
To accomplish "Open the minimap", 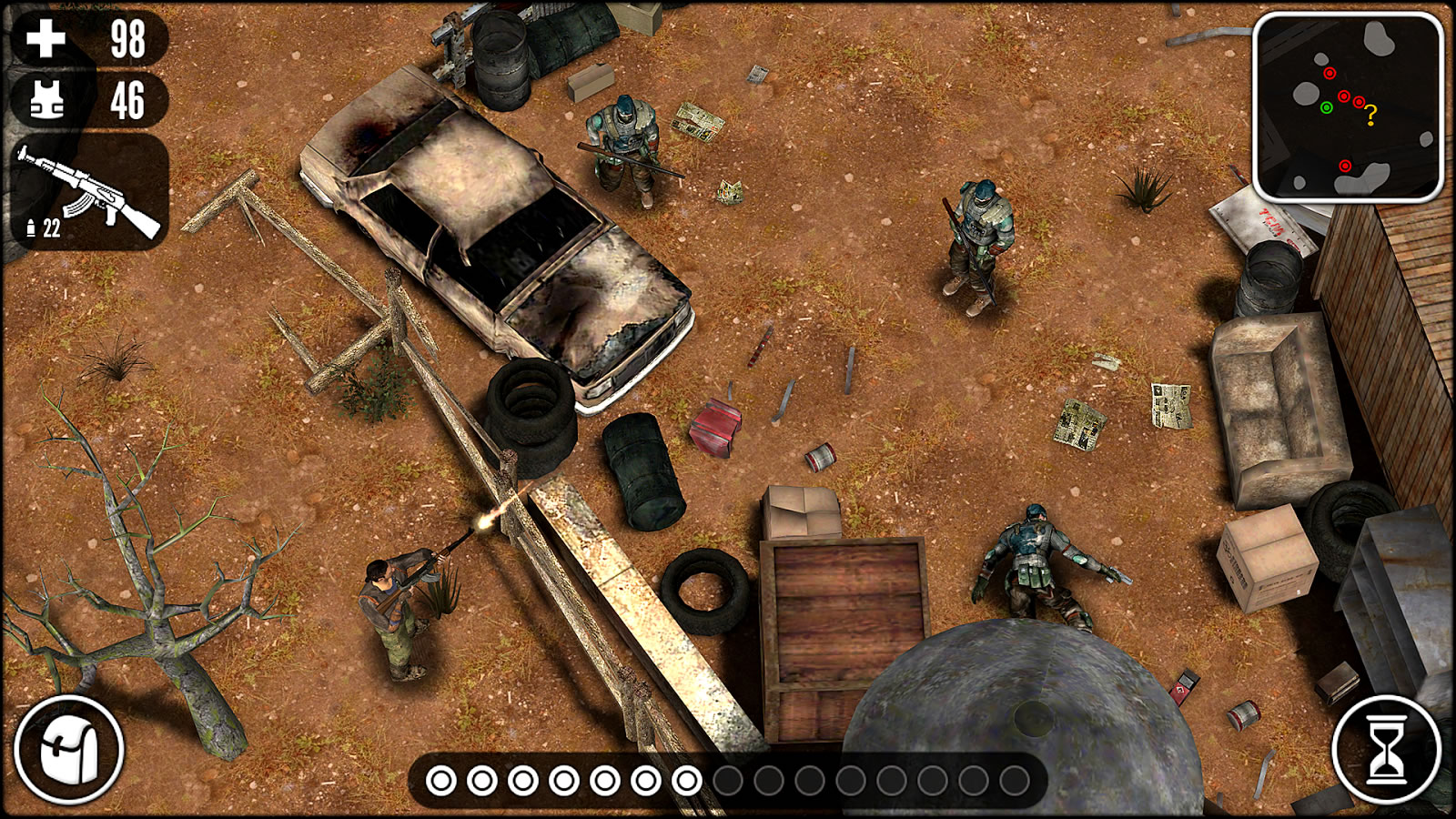I will [1348, 106].
